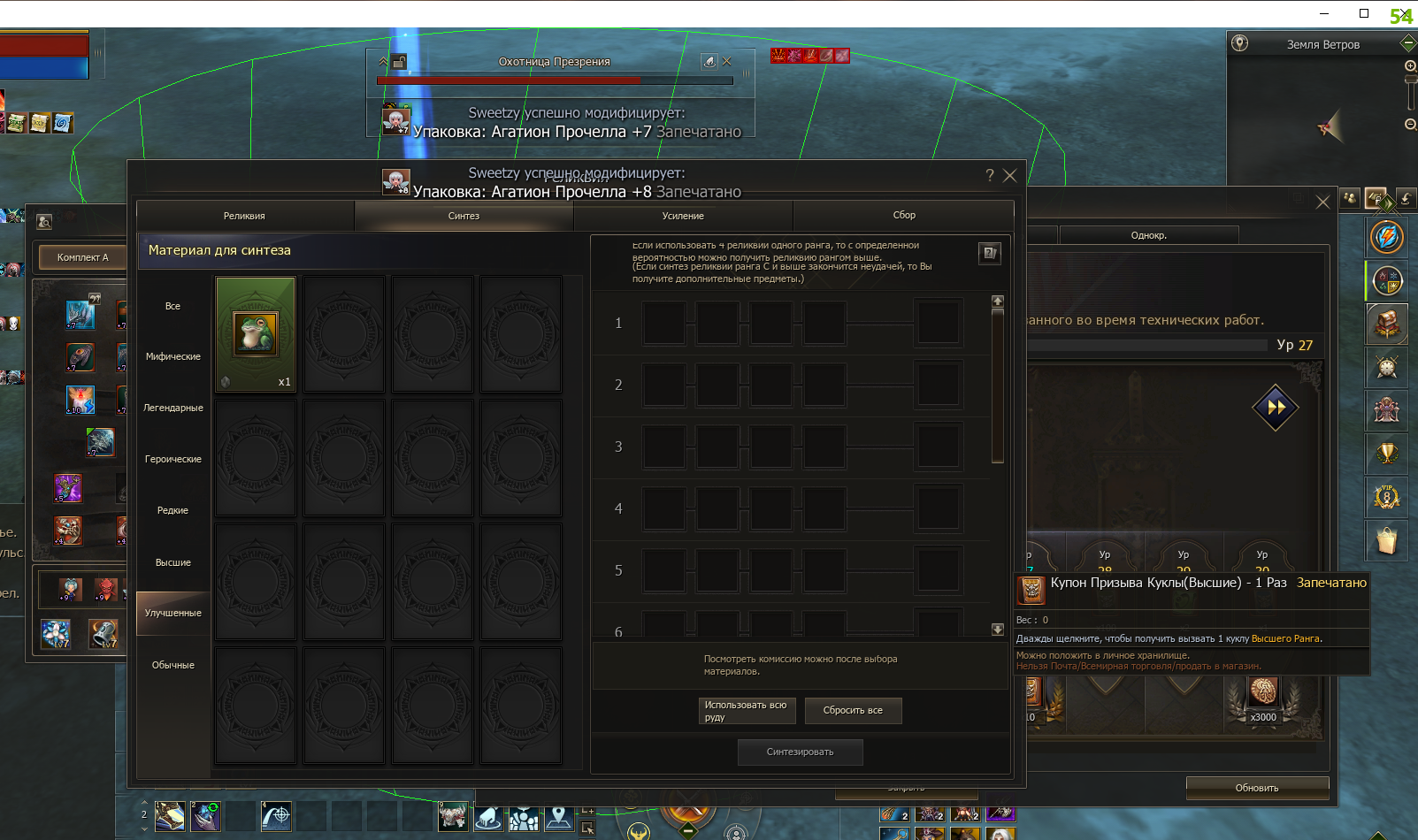1418x840 pixels.
Task: Show Мифические relics
Action: [x=172, y=356]
